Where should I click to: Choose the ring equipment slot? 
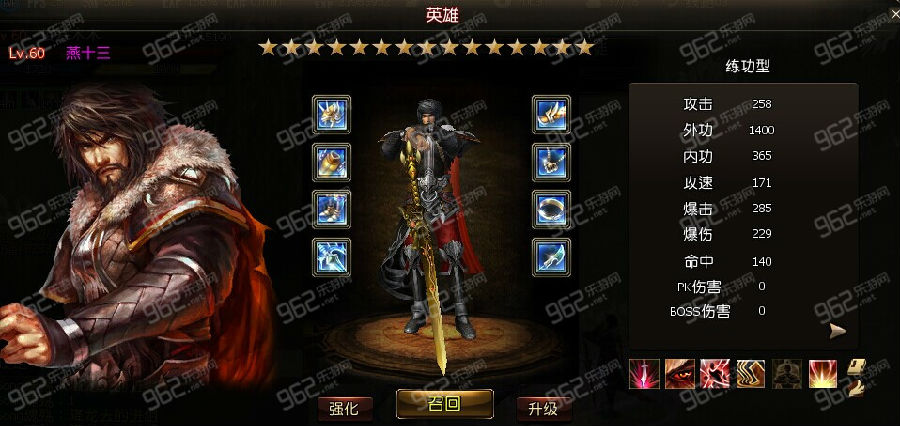[x=551, y=208]
